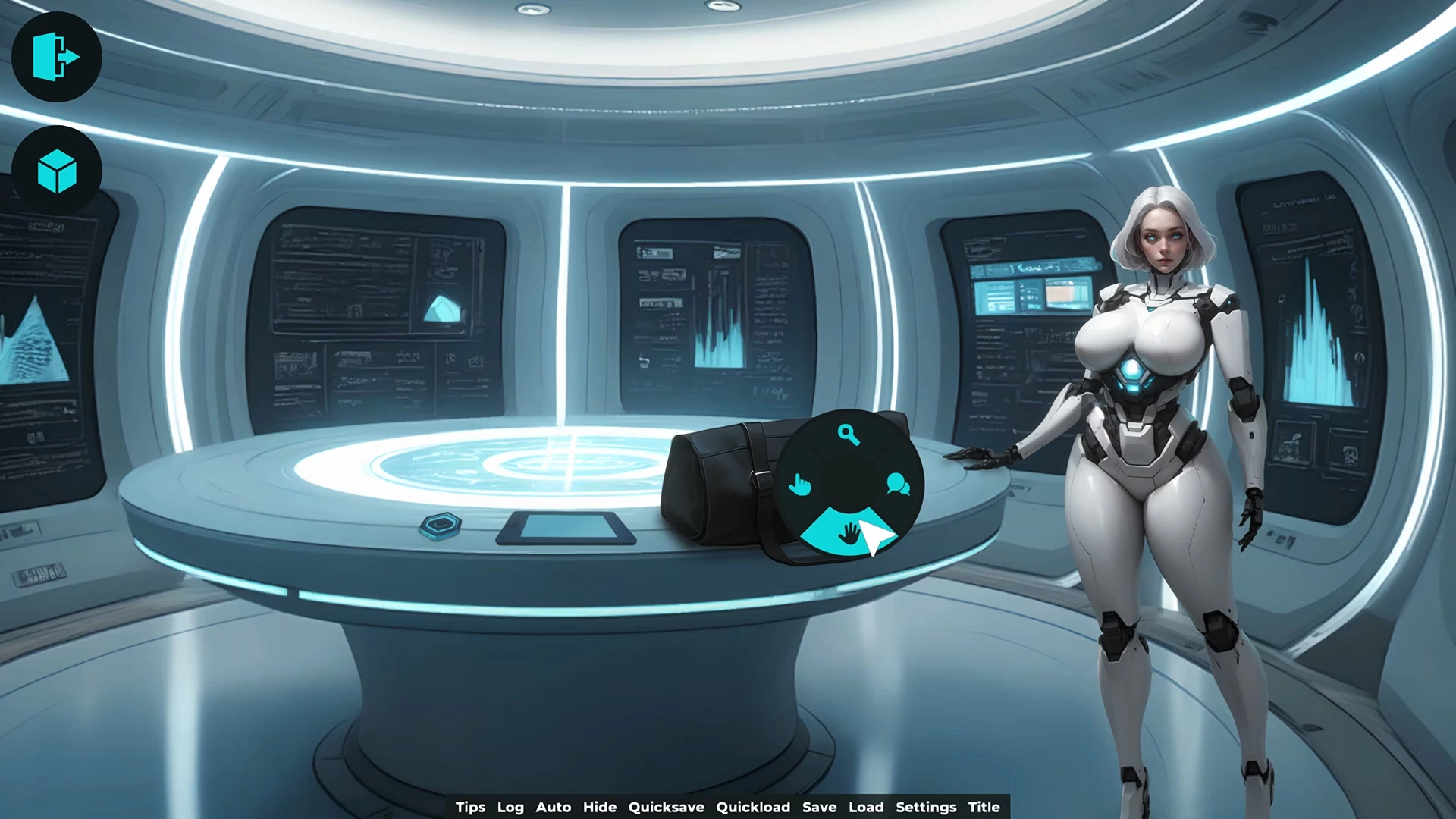This screenshot has height=819, width=1456.
Task: Hide the interface with Hide
Action: pyautogui.click(x=600, y=807)
